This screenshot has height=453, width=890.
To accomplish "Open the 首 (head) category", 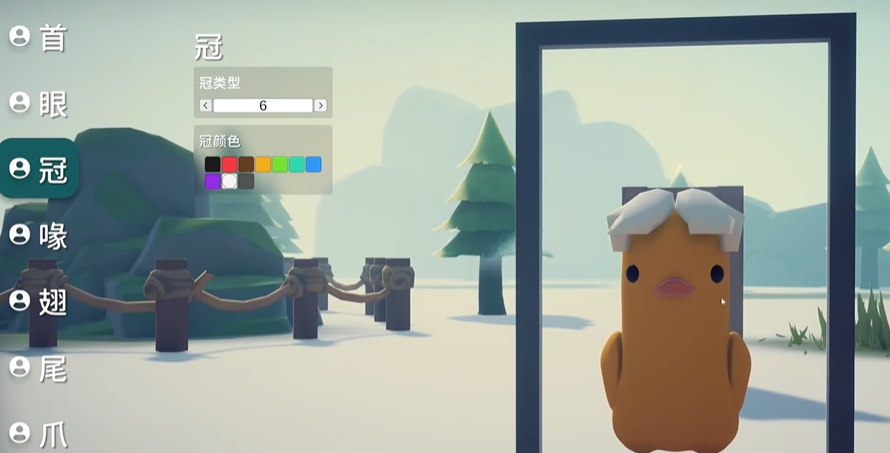I will click(x=39, y=37).
